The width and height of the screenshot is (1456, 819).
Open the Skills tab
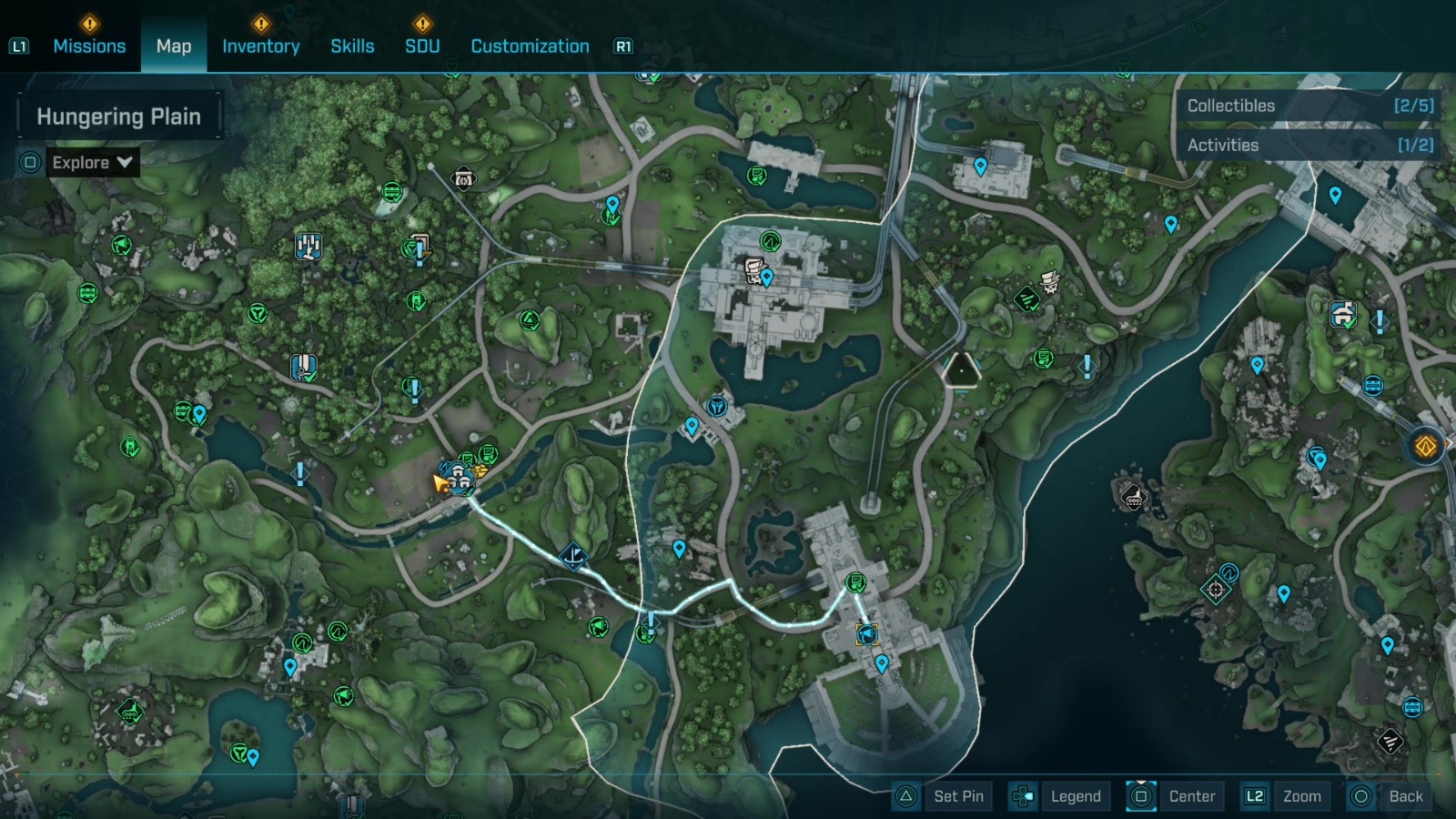pyautogui.click(x=352, y=45)
